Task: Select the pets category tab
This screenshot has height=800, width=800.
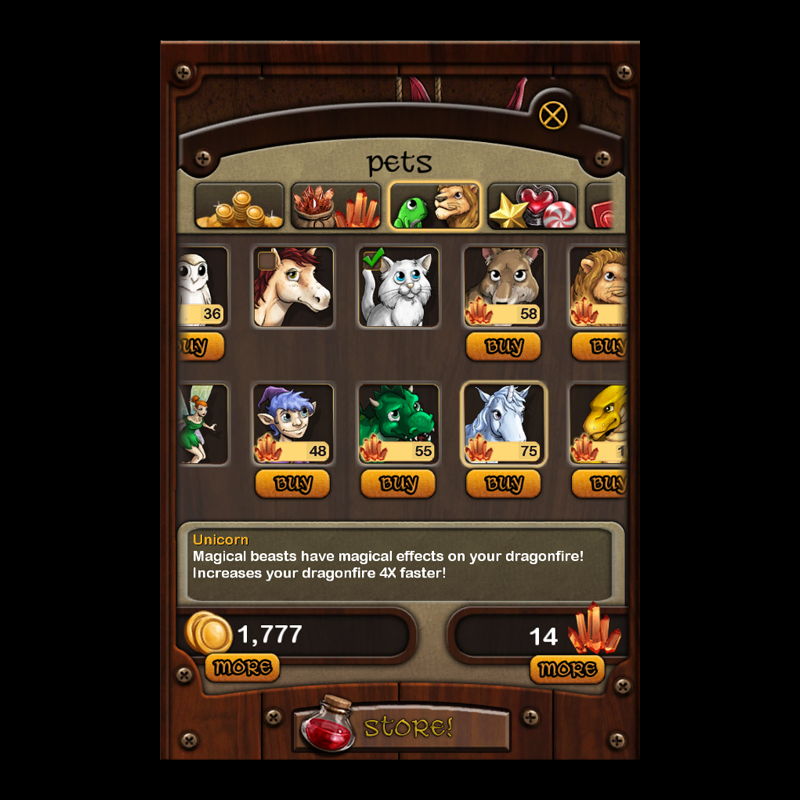Action: (434, 206)
